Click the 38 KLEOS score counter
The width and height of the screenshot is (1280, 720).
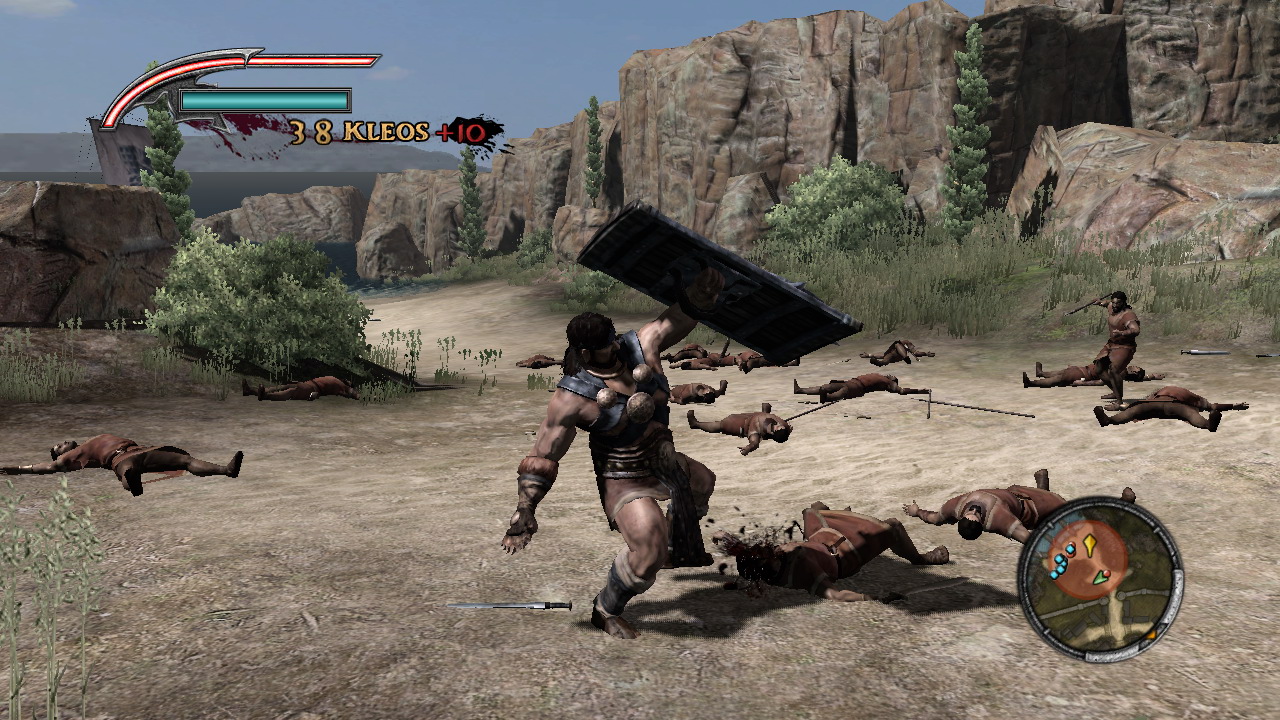312,131
